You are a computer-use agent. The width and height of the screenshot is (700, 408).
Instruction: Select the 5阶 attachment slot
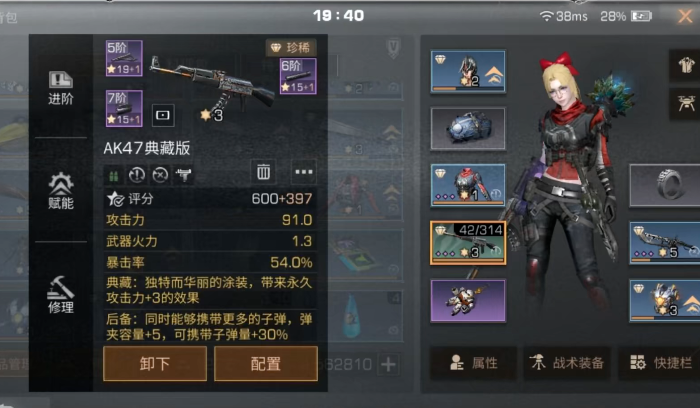point(124,59)
